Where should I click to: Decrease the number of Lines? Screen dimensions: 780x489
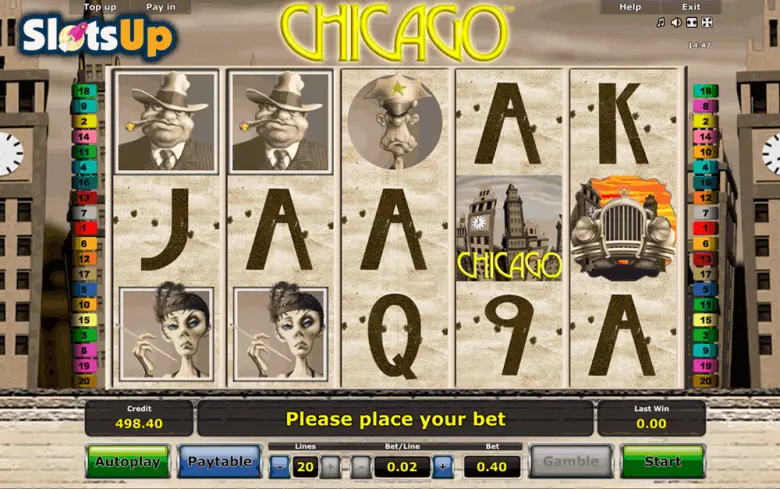click(x=279, y=466)
